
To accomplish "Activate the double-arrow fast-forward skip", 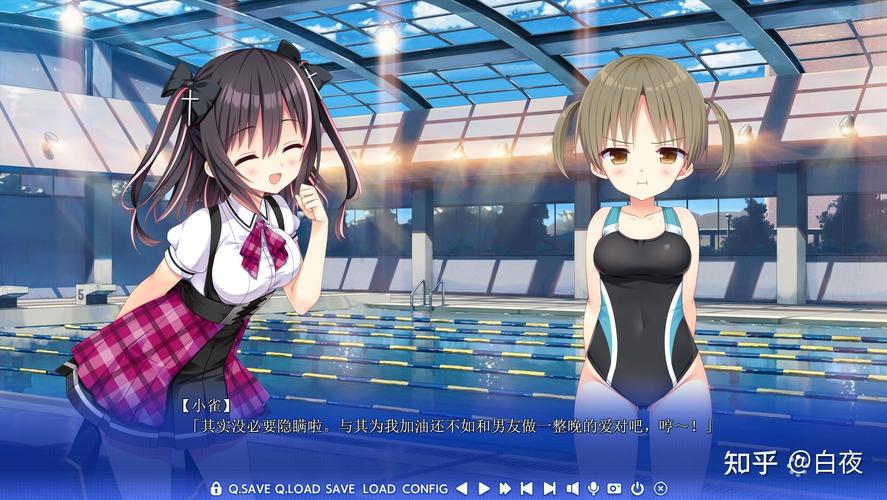I will (x=505, y=488).
